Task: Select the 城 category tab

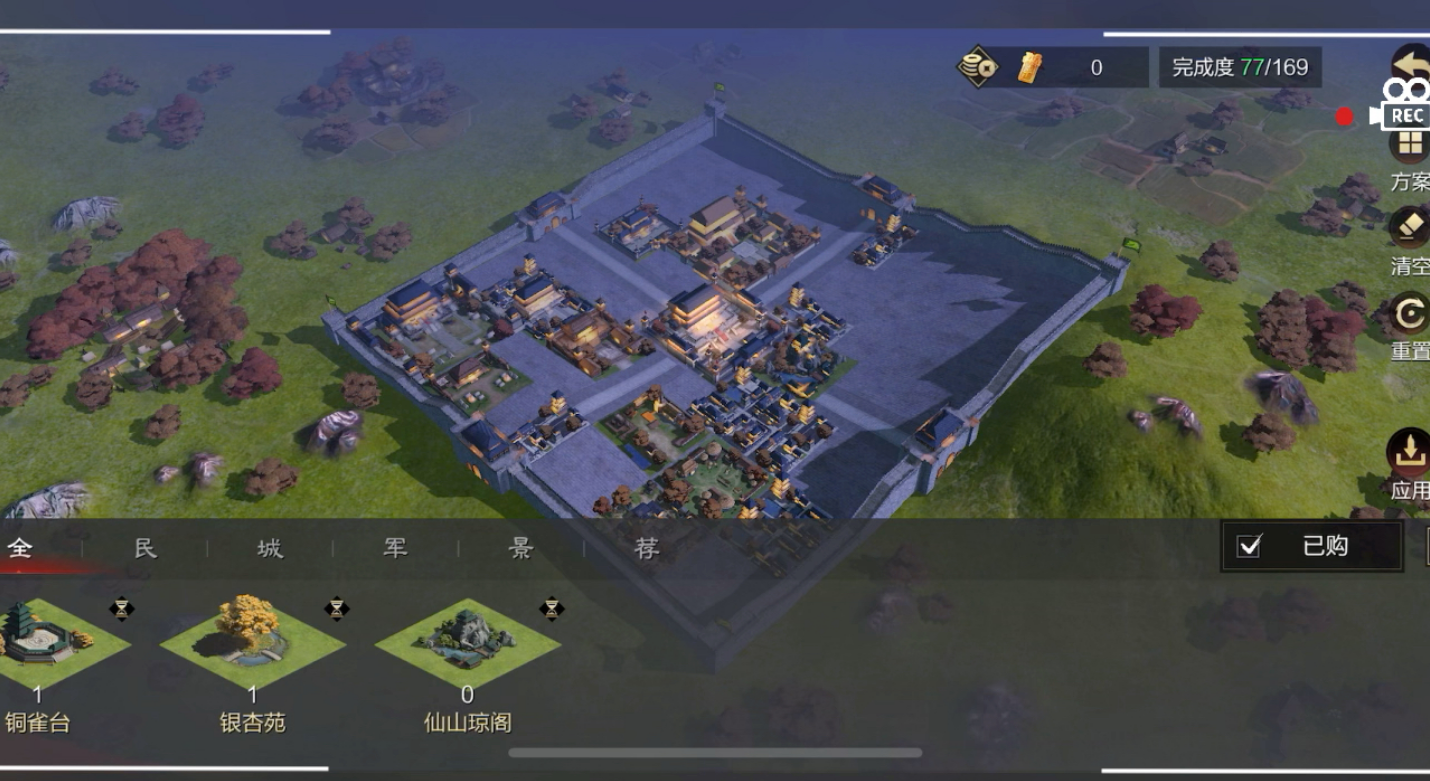Action: [x=270, y=548]
